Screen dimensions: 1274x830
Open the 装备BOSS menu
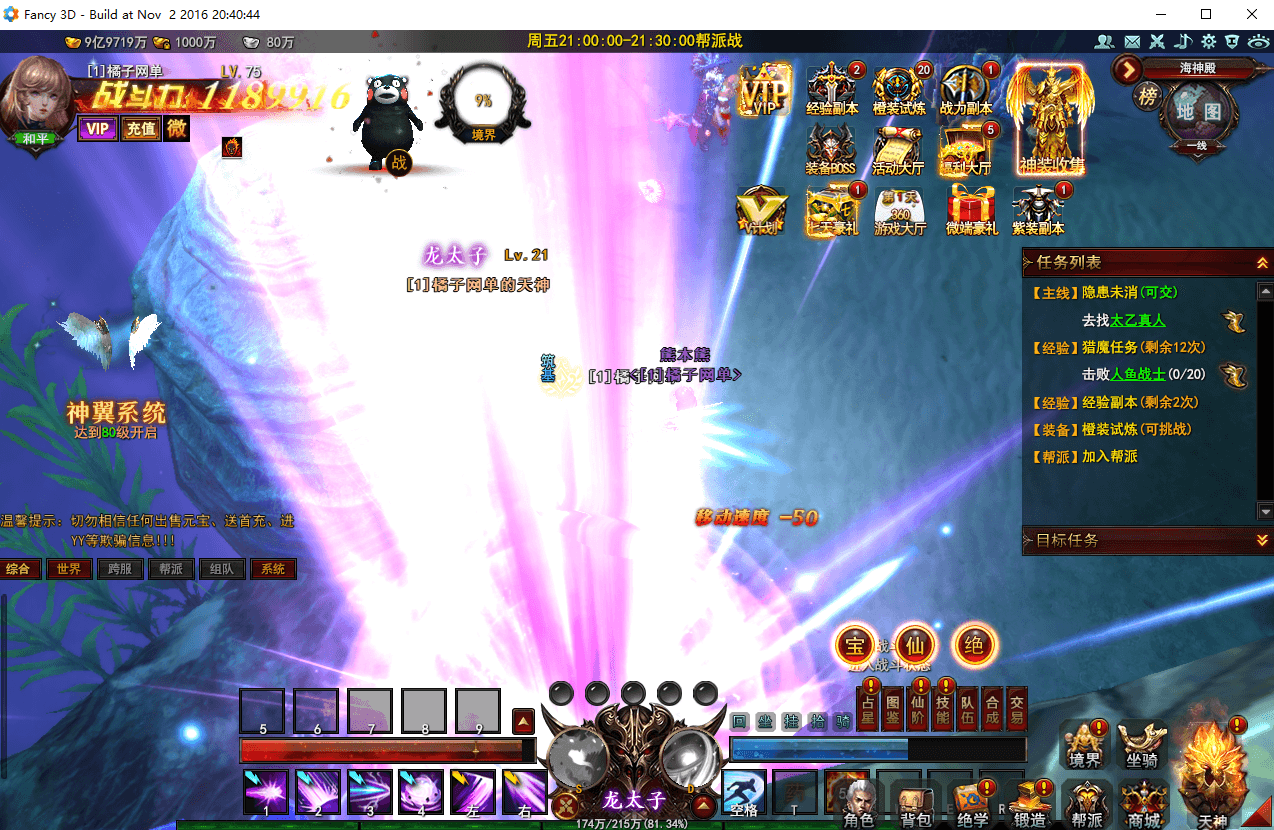[830, 150]
